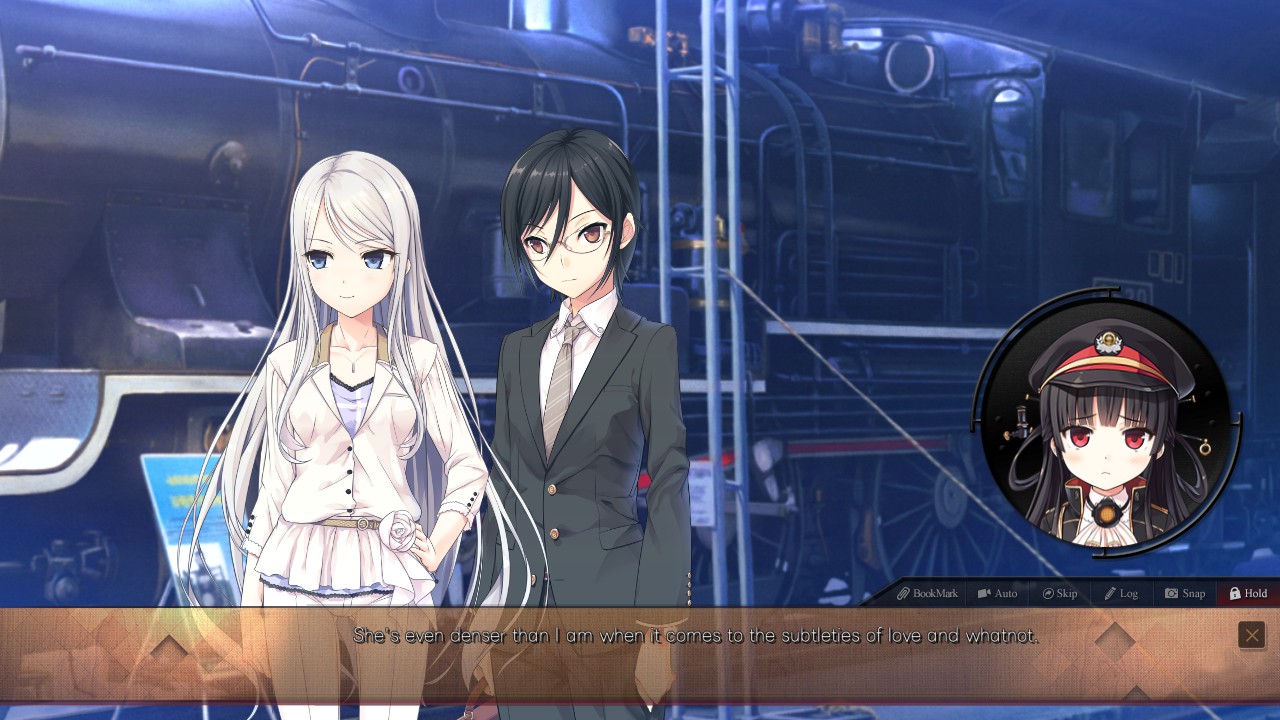Disable the currently active Hold mode
The height and width of the screenshot is (720, 1280).
(x=1247, y=593)
